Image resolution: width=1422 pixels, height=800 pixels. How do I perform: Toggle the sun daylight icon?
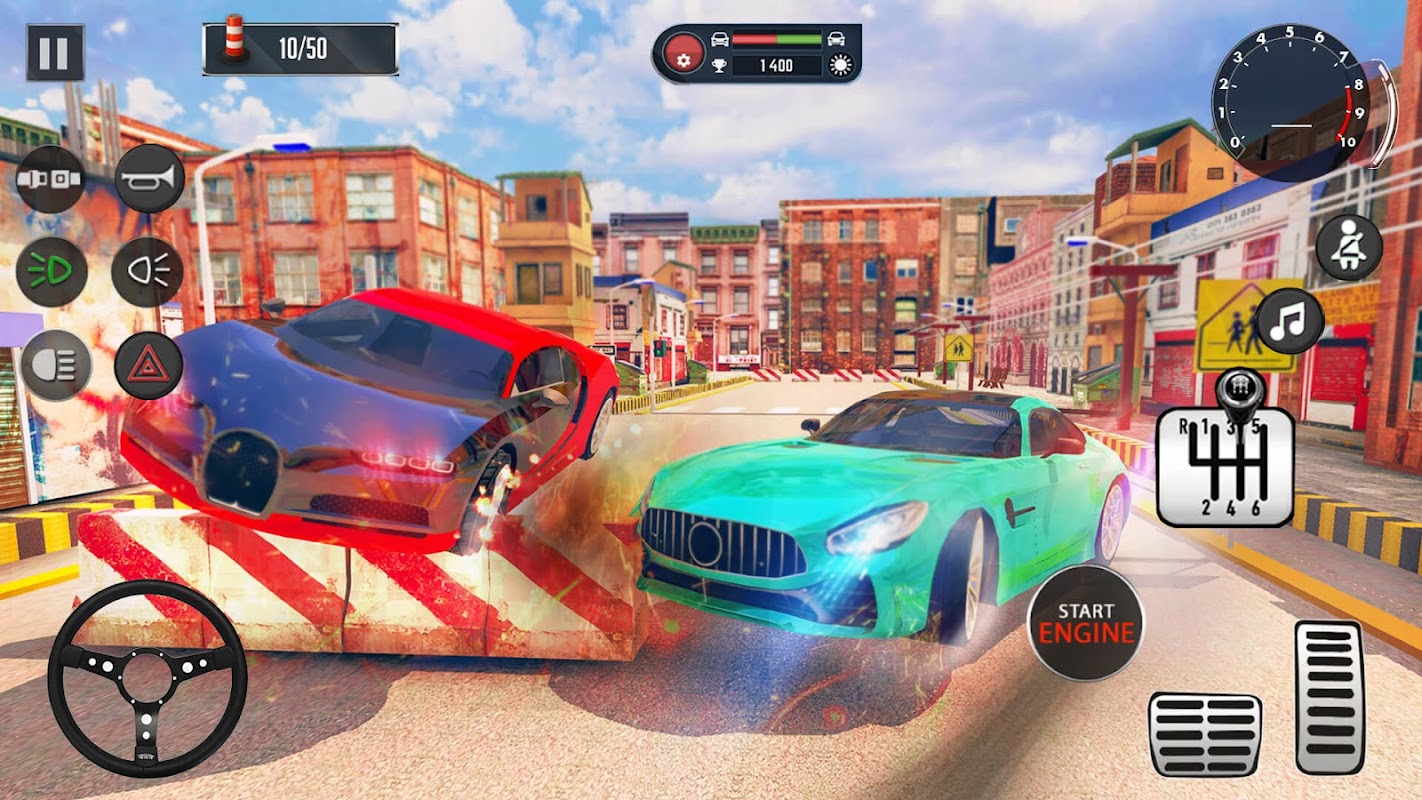point(841,66)
